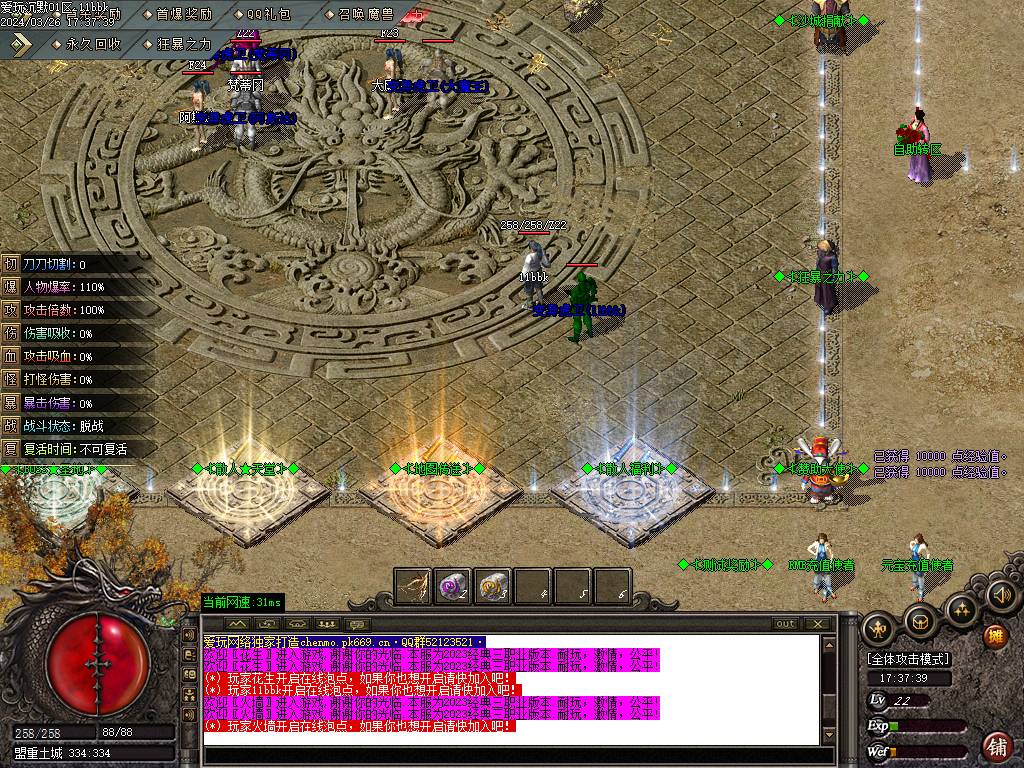Click the triangle-emblem round icon
This screenshot has width=1024, height=768.
961,608
